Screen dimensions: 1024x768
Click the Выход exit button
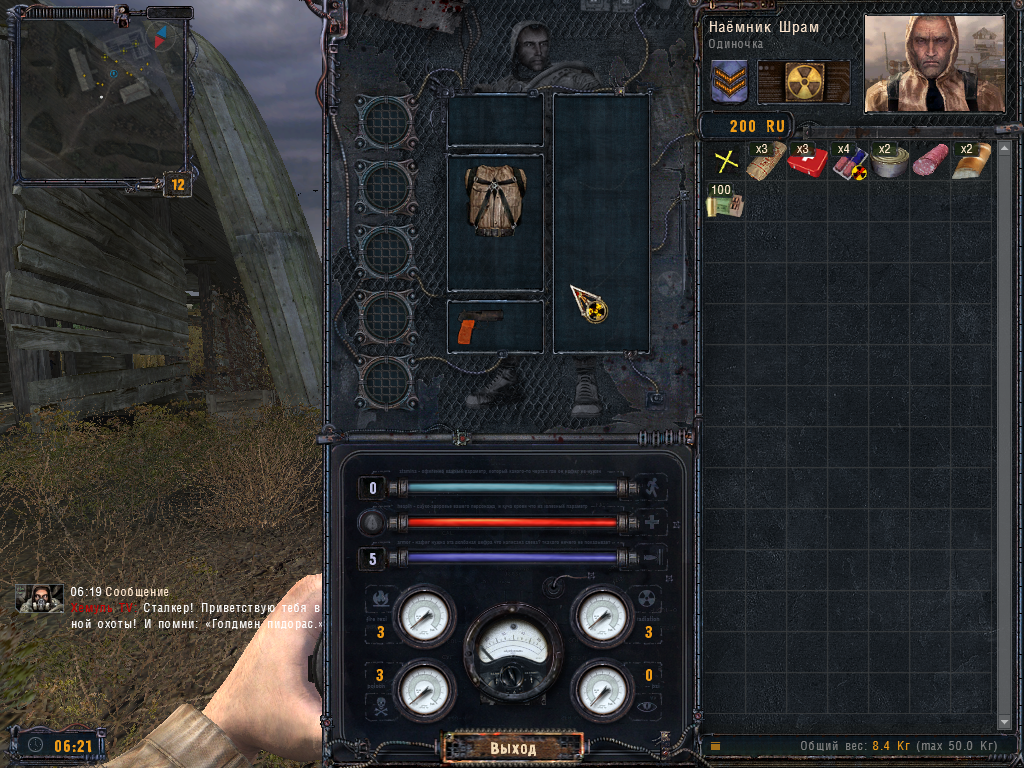pyautogui.click(x=513, y=748)
